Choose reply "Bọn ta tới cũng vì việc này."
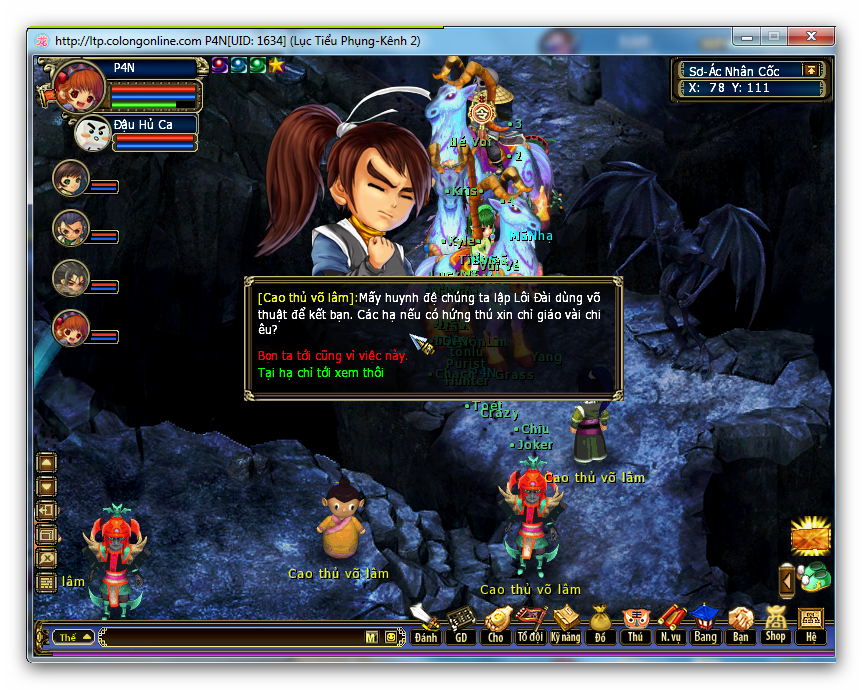This screenshot has height=690, width=867. click(332, 356)
